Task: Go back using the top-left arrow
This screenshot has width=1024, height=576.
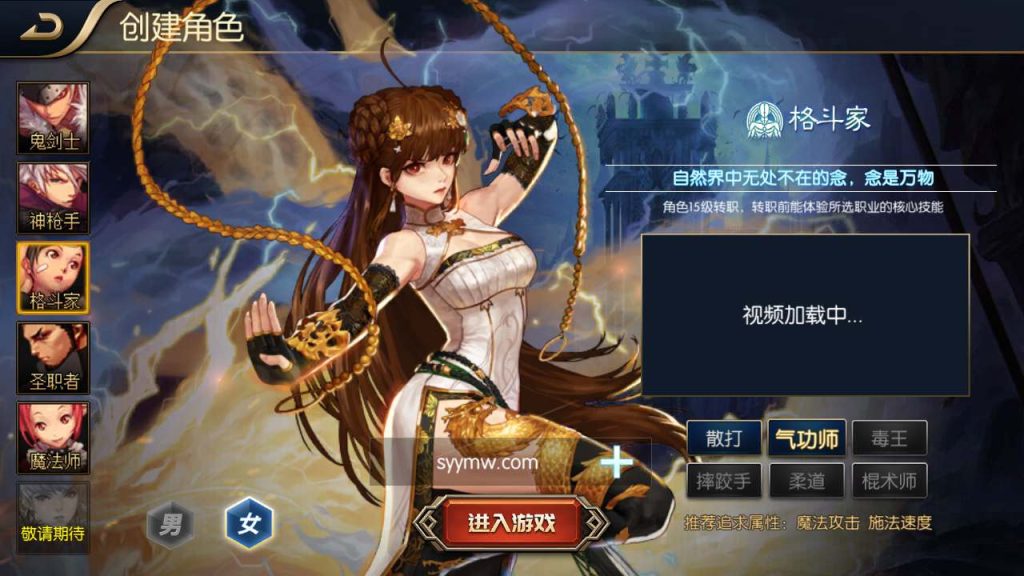Action: (42, 28)
